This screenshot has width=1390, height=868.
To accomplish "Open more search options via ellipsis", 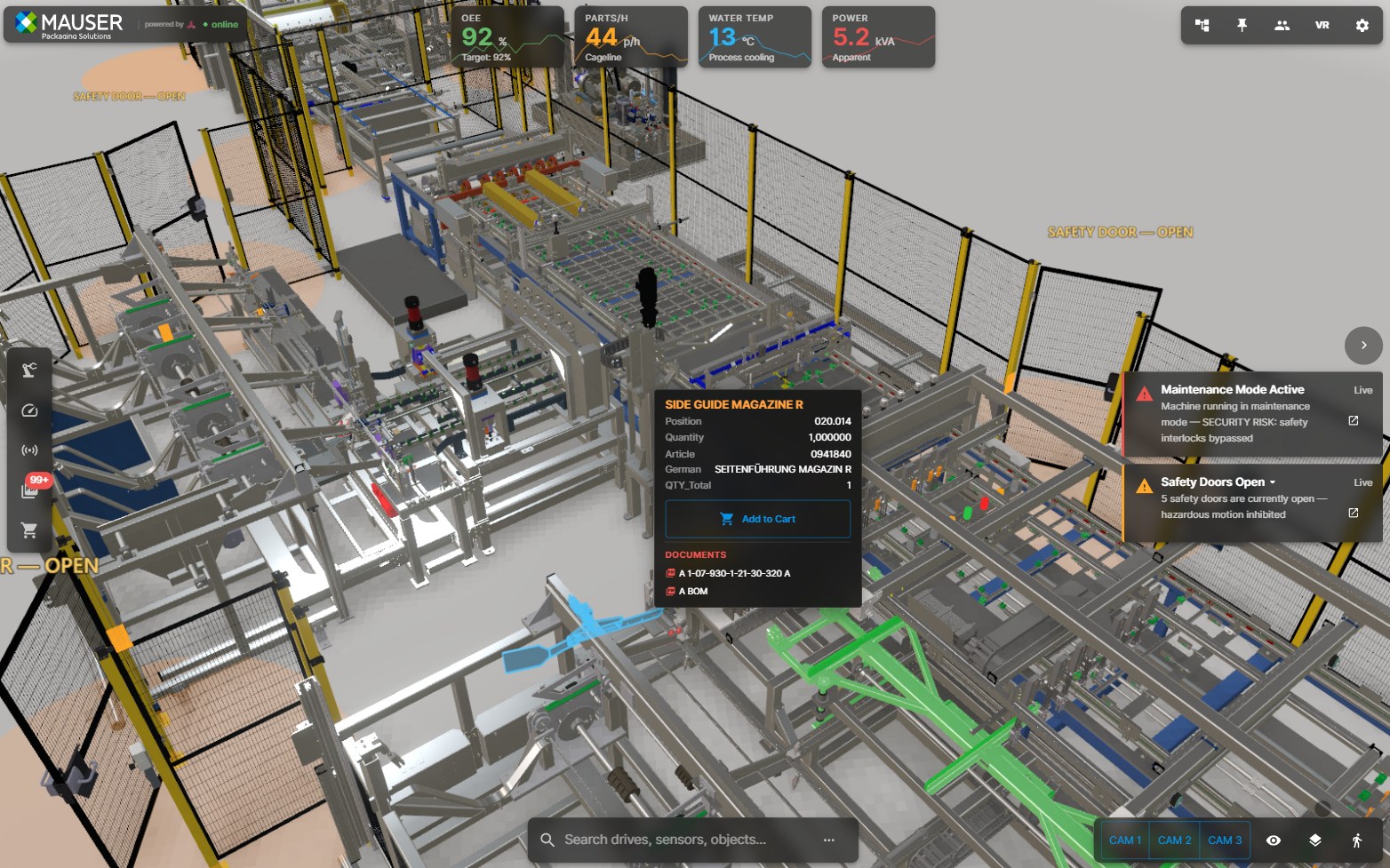I will tap(829, 840).
